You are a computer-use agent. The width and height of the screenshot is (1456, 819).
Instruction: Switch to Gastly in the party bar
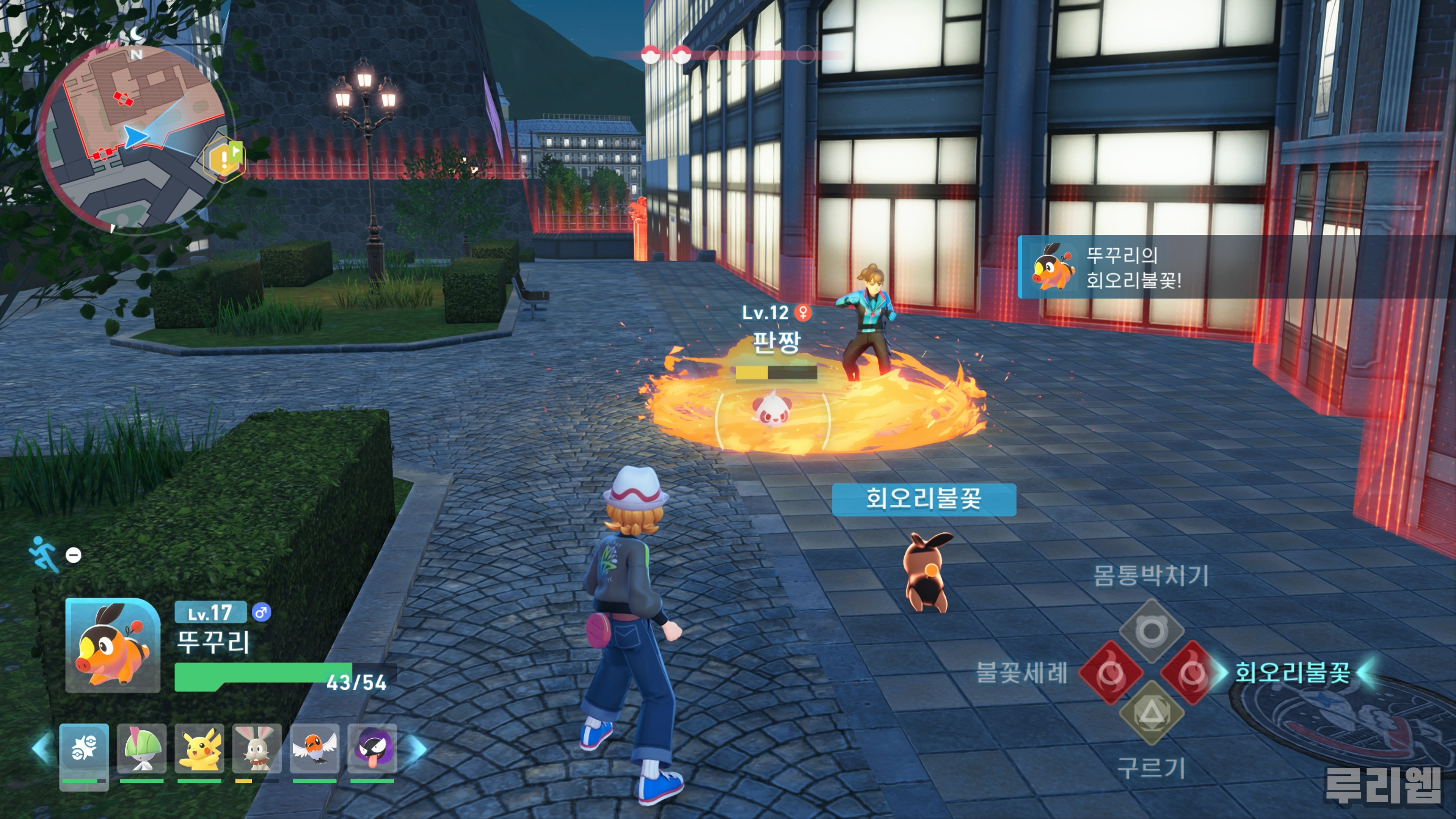[372, 748]
